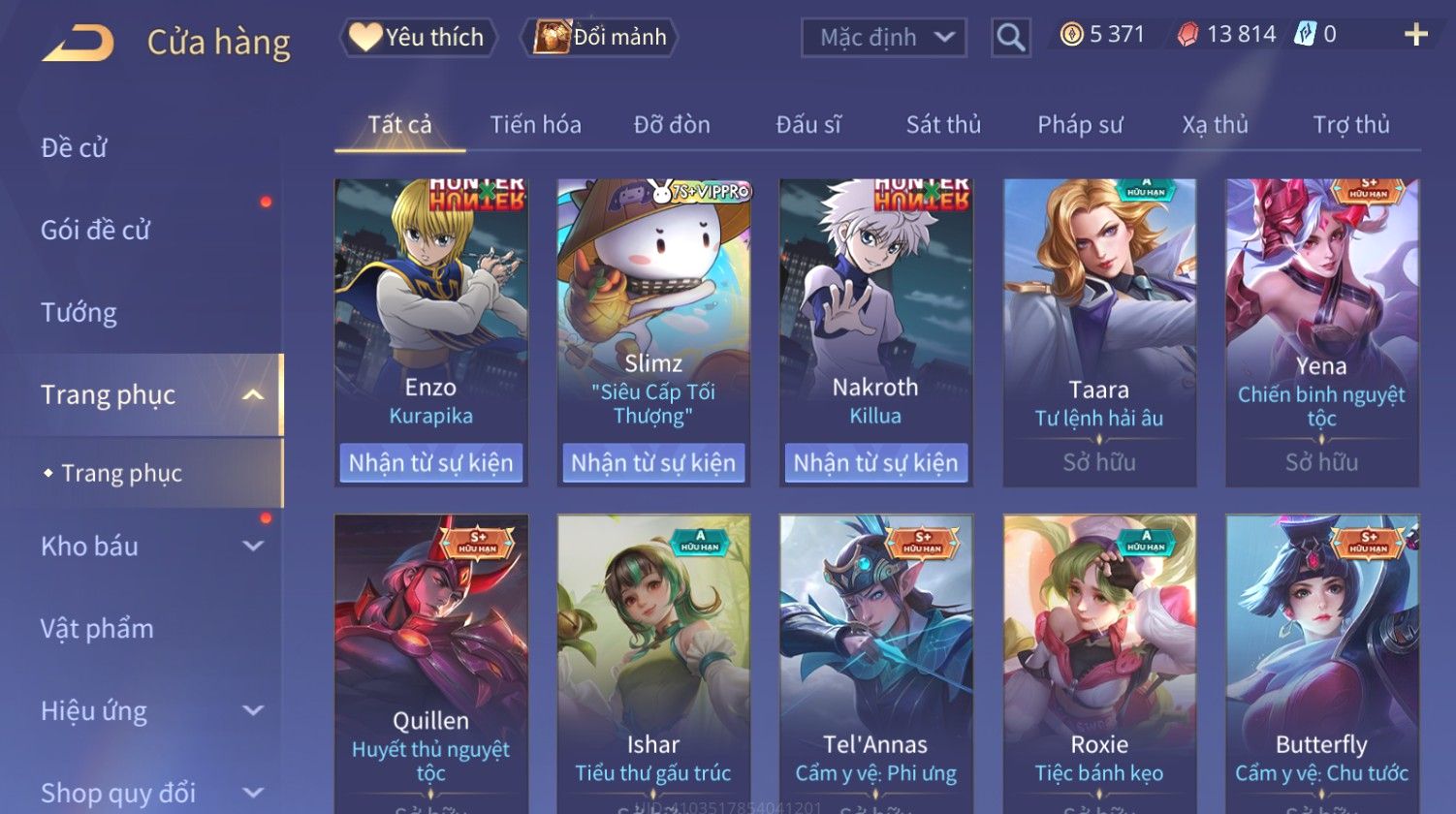
Task: Select the Sát thủ tab
Action: (943, 125)
